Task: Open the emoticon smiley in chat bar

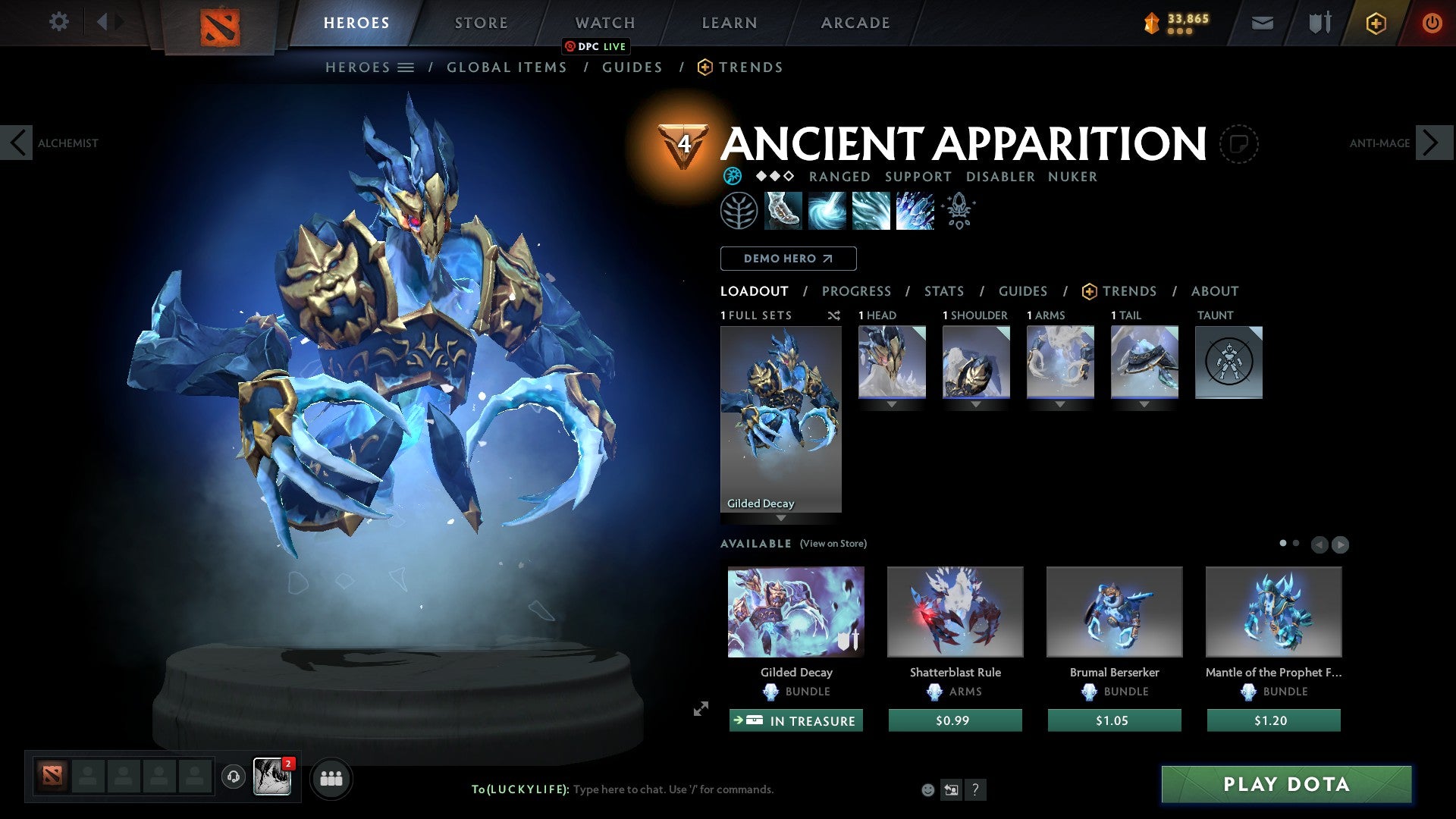Action: click(x=927, y=789)
